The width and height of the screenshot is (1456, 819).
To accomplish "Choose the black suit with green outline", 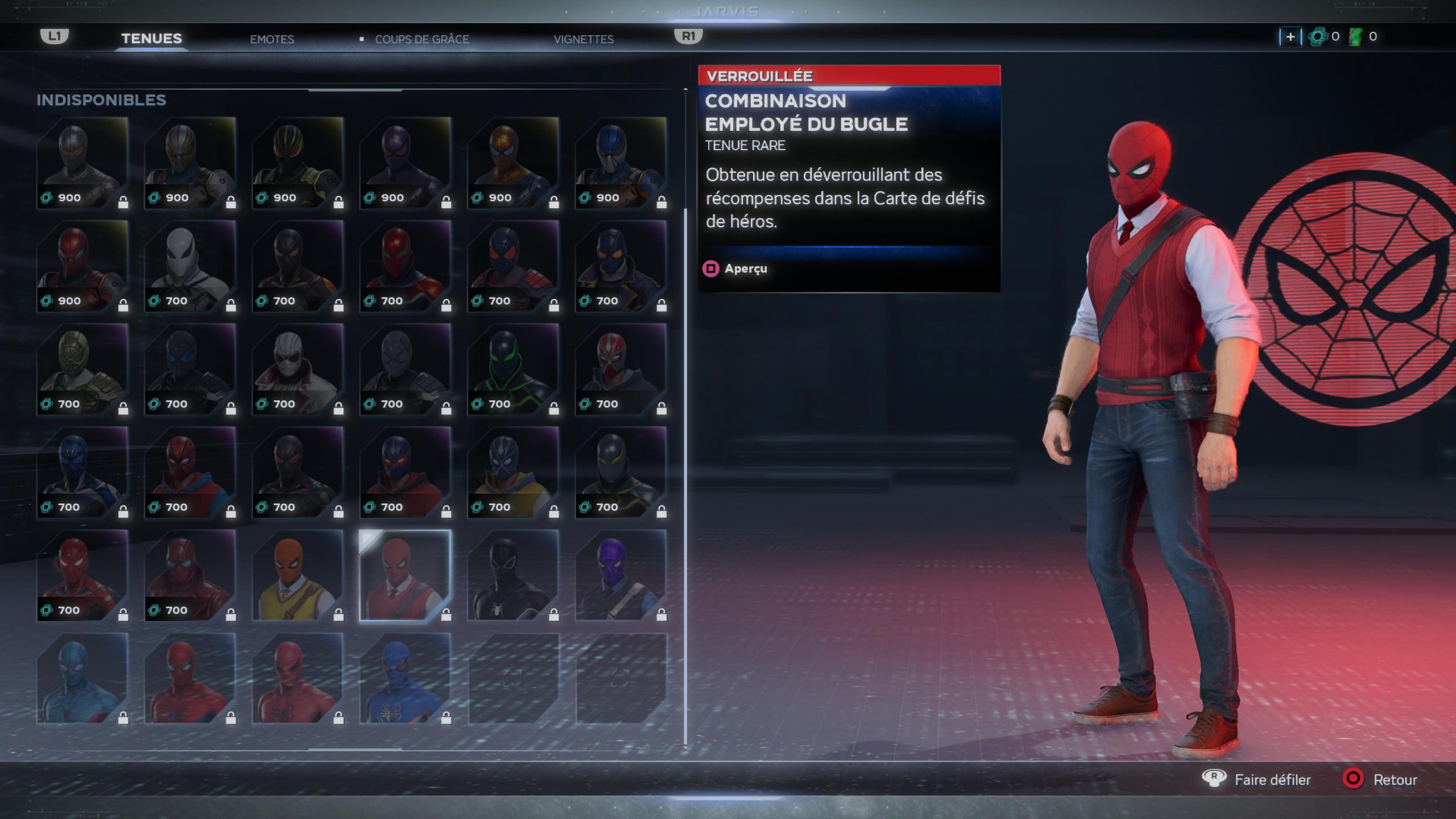I will pyautogui.click(x=513, y=369).
